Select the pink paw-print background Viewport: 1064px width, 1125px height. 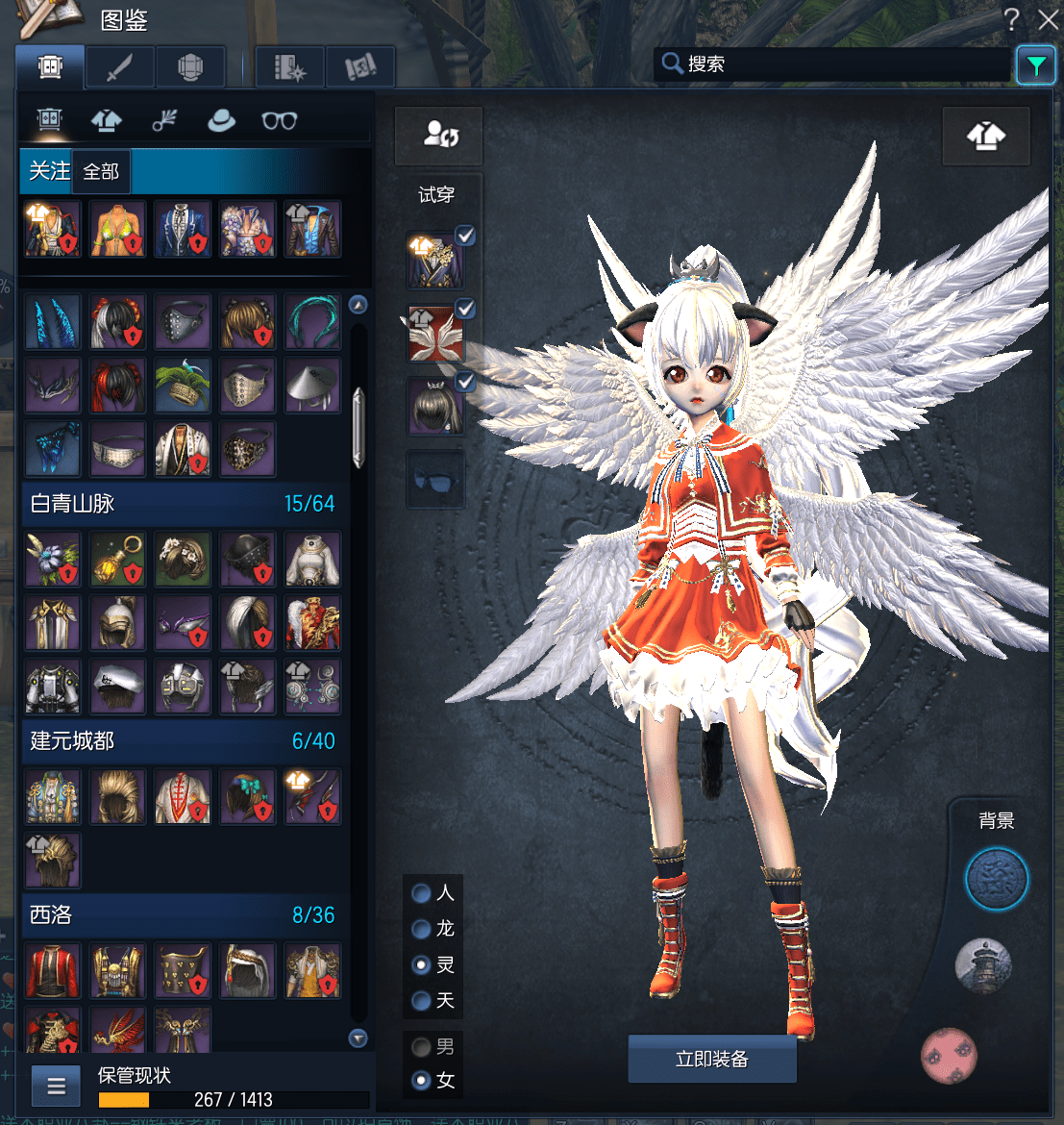949,1055
